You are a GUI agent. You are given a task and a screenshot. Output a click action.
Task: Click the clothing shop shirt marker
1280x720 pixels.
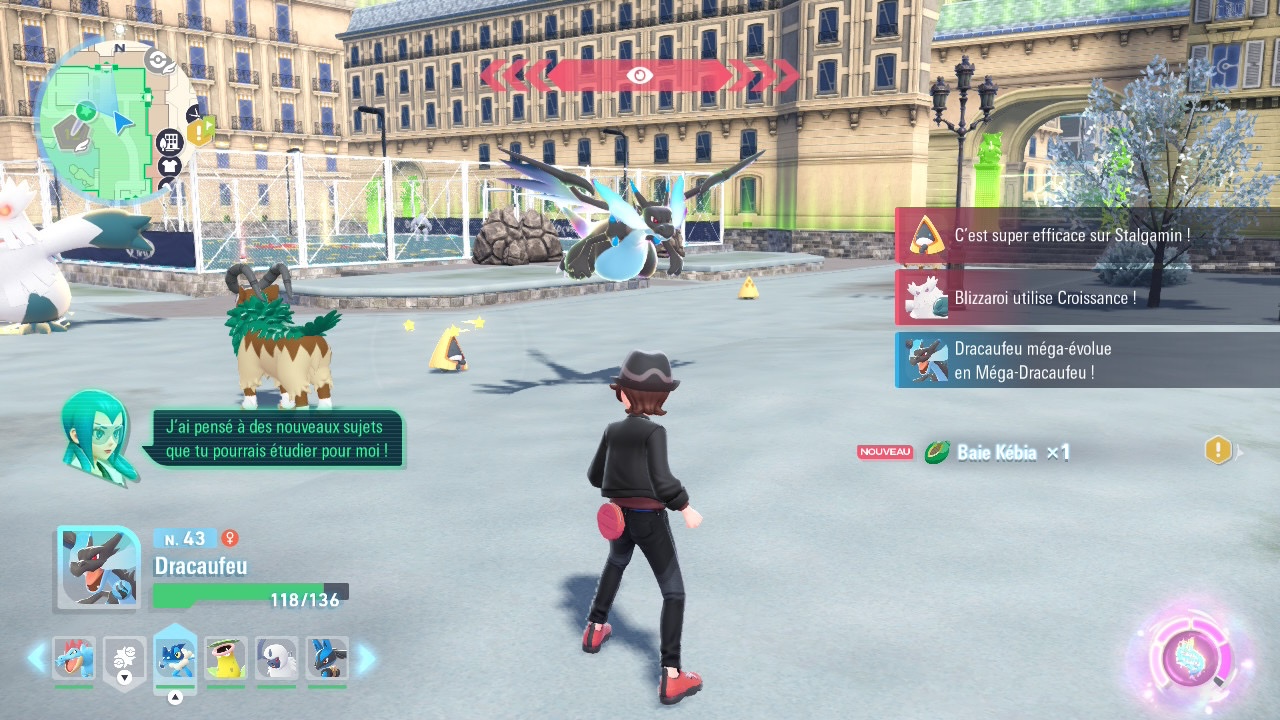point(169,166)
